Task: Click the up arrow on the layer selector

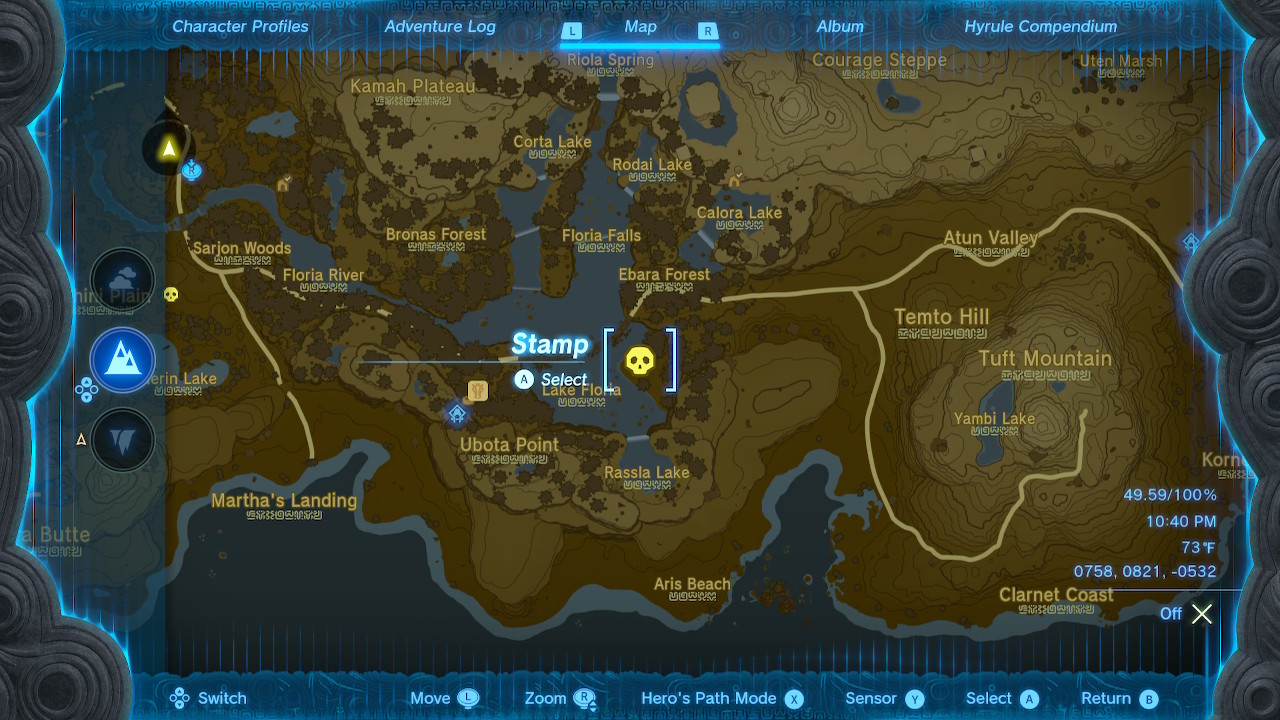Action: tap(87, 382)
